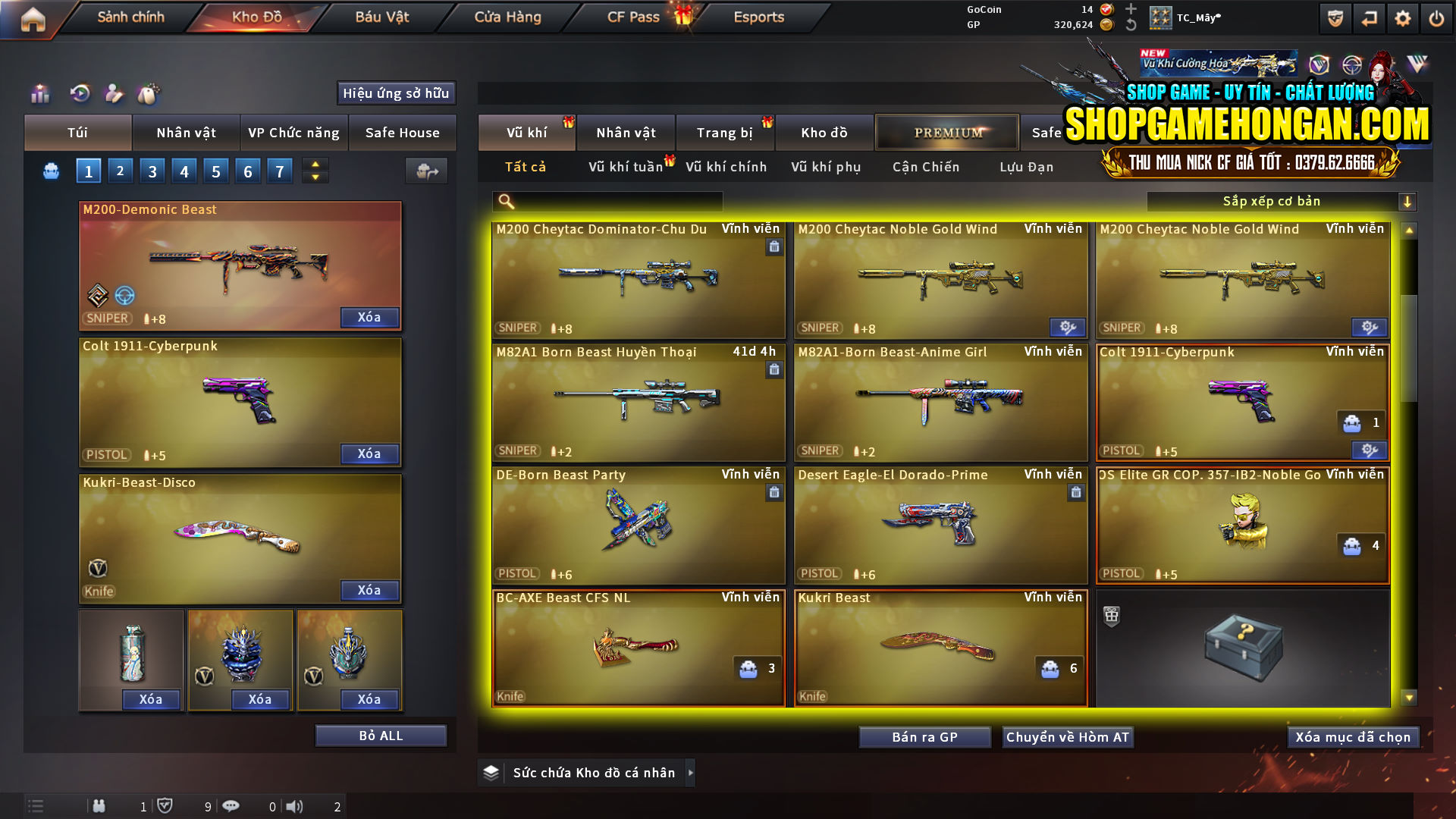Click the item tag icon in the inventory toolbar
Viewport: 1456px width, 819px height.
(149, 93)
